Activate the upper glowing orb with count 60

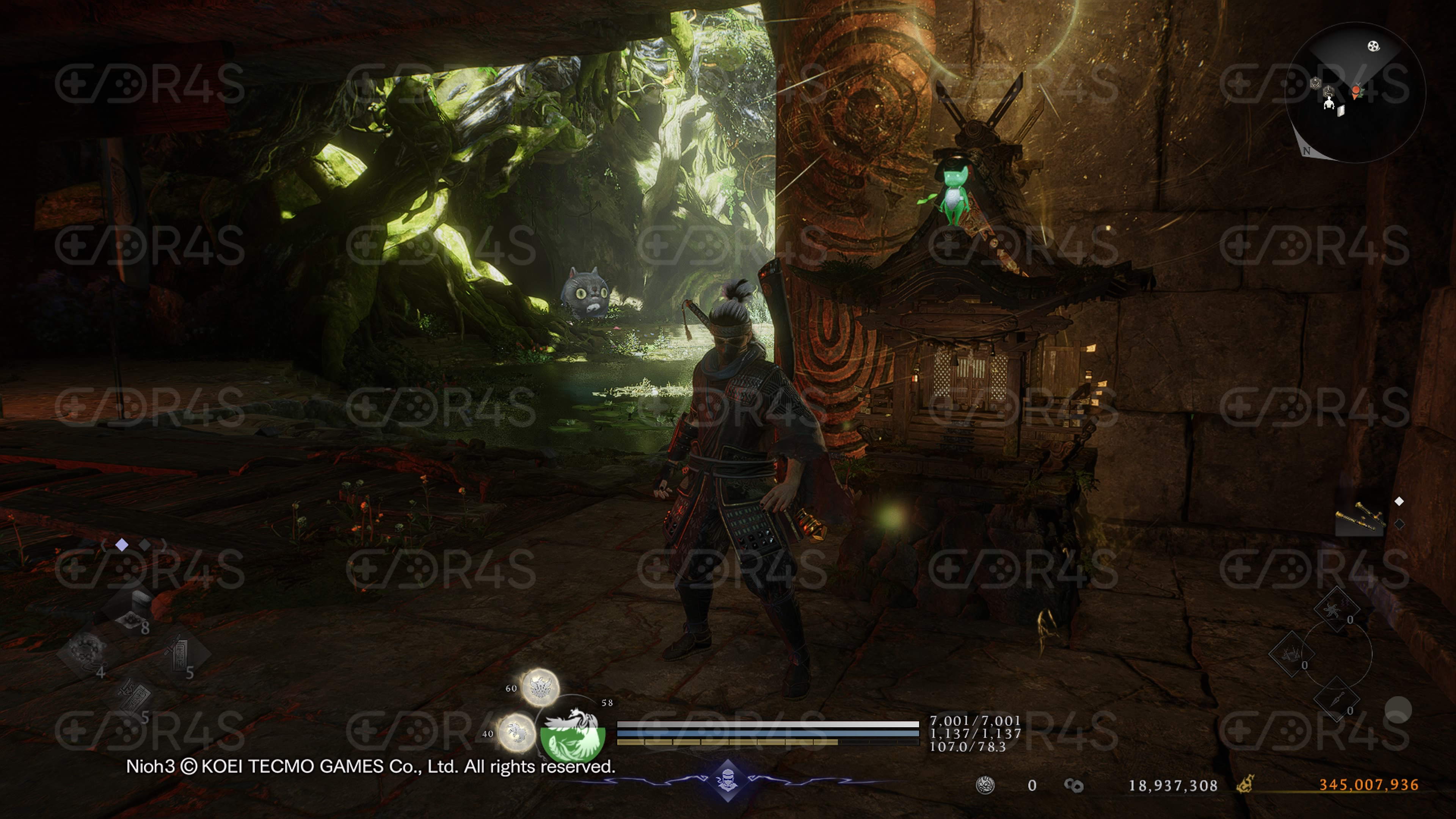pos(539,687)
